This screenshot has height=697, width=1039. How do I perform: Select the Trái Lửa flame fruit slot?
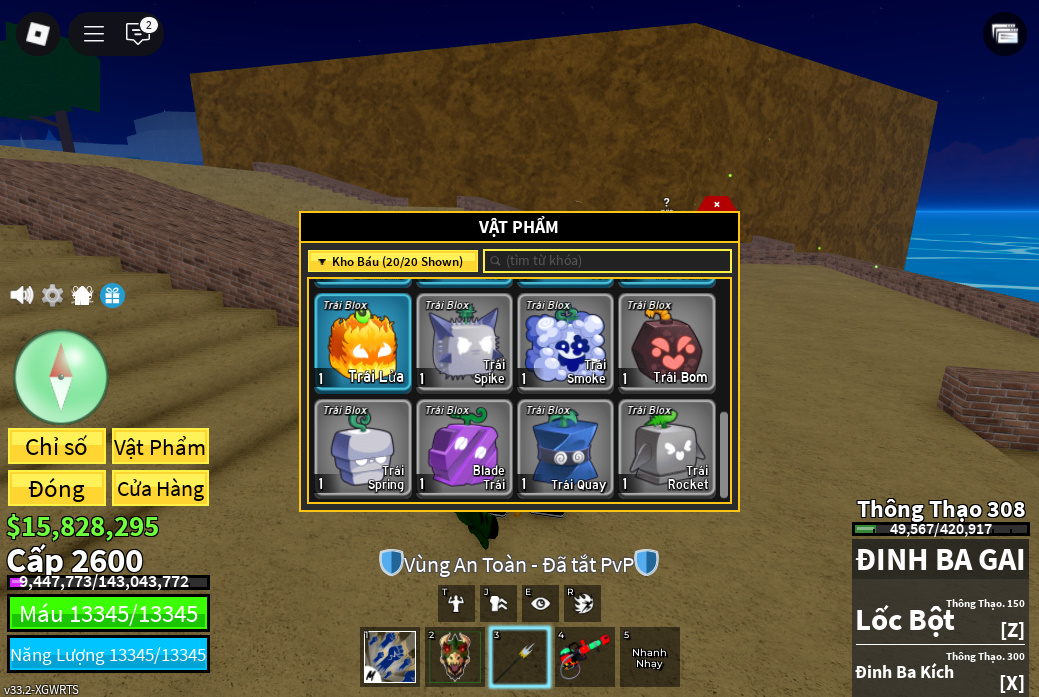(363, 342)
